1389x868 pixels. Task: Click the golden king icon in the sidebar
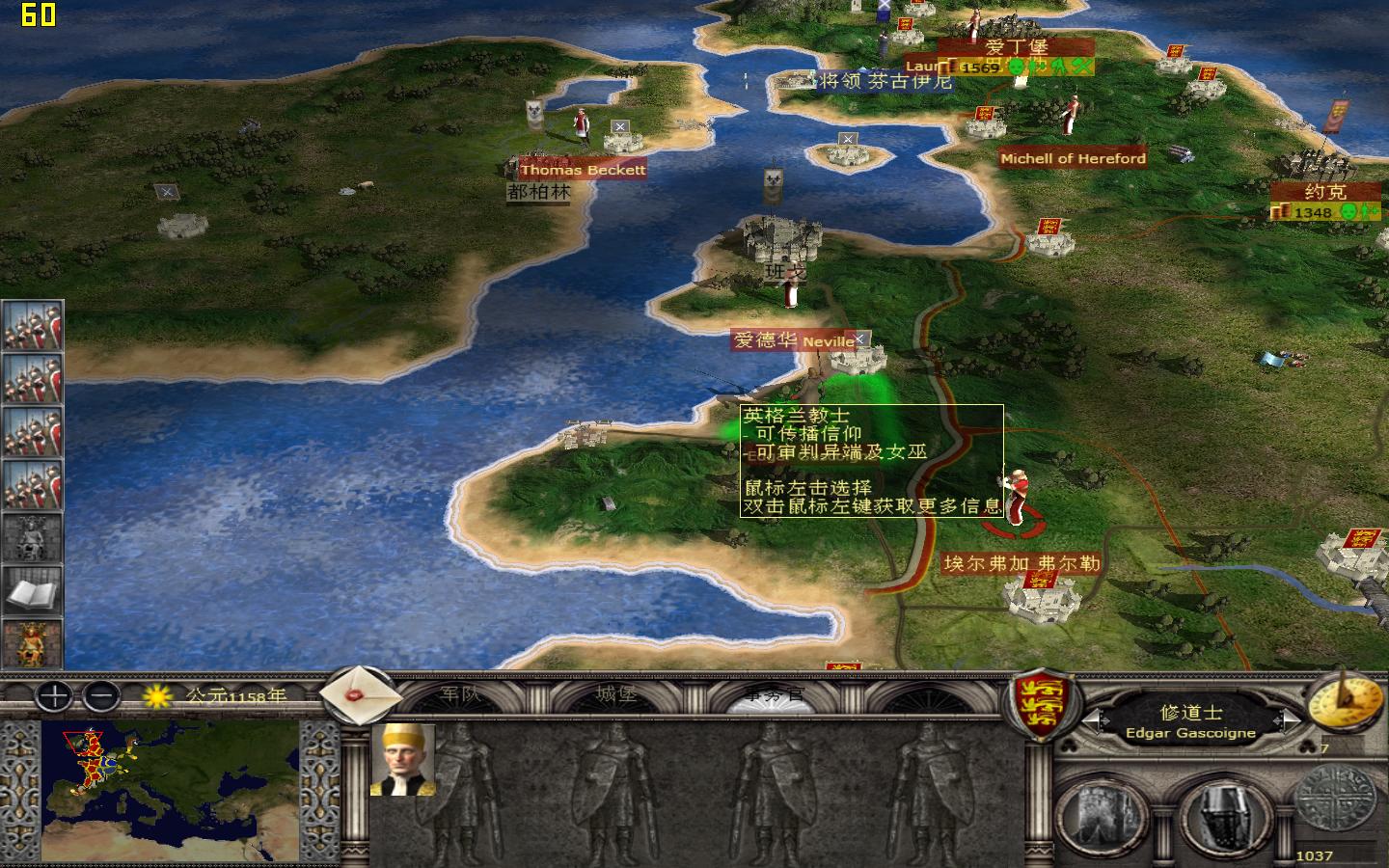[x=31, y=642]
